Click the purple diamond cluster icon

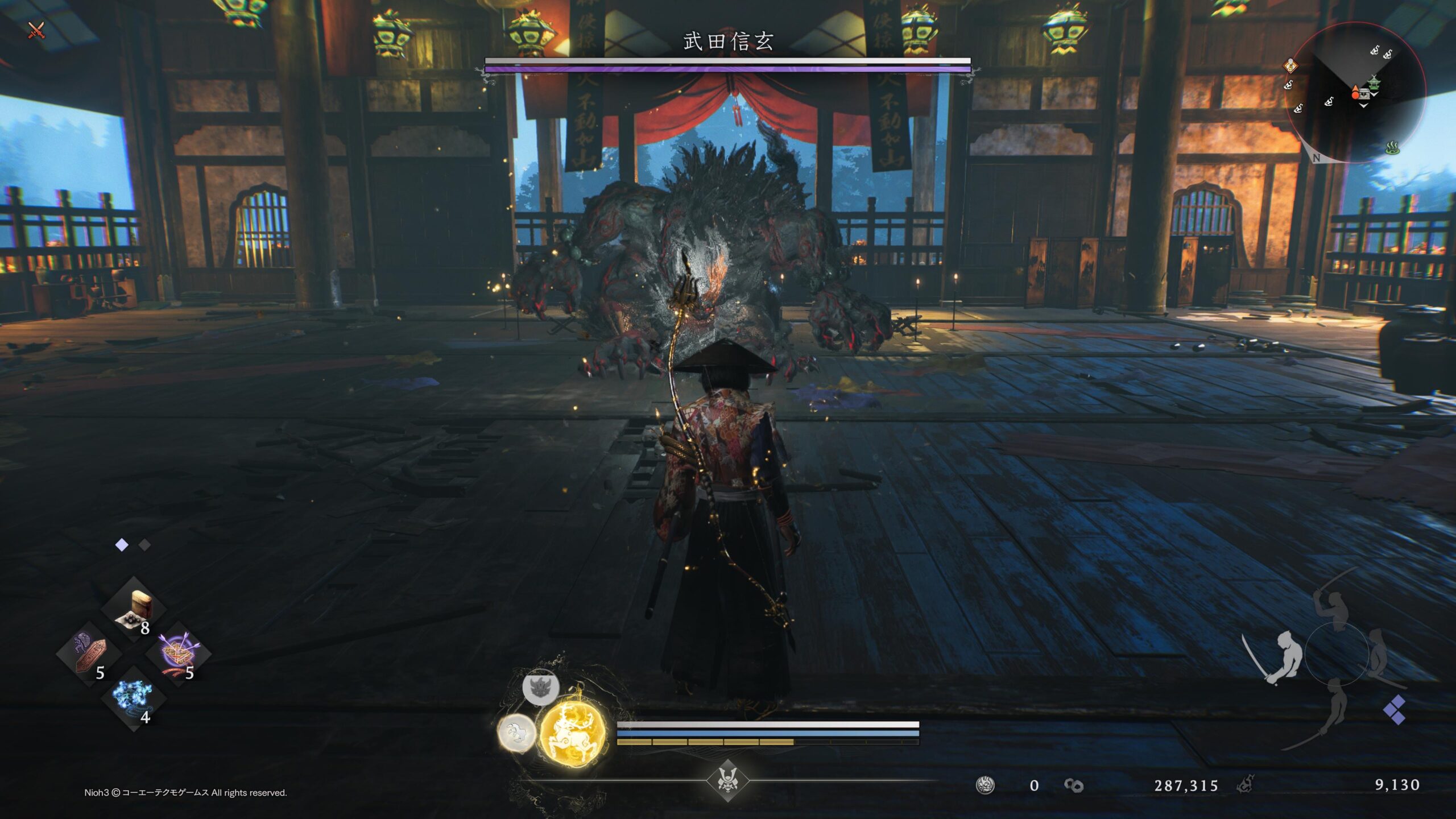tap(1394, 710)
